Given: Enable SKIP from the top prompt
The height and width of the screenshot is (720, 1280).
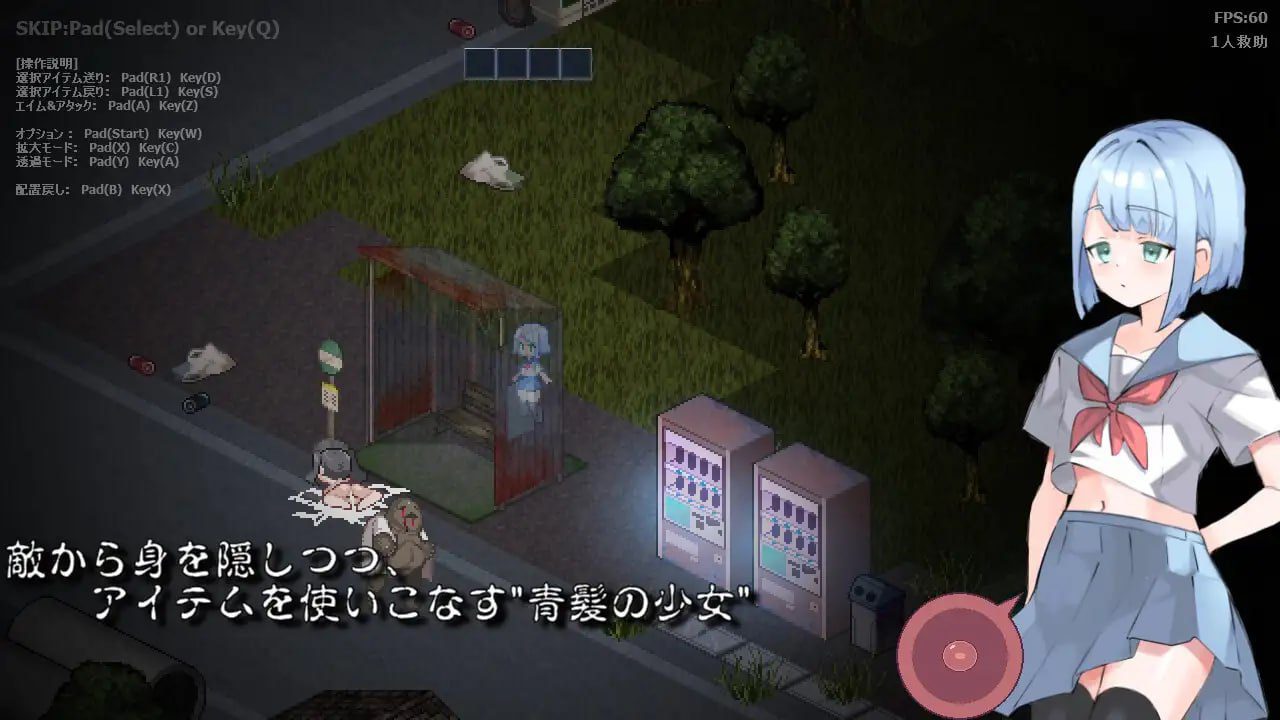Looking at the screenshot, I should 145,29.
